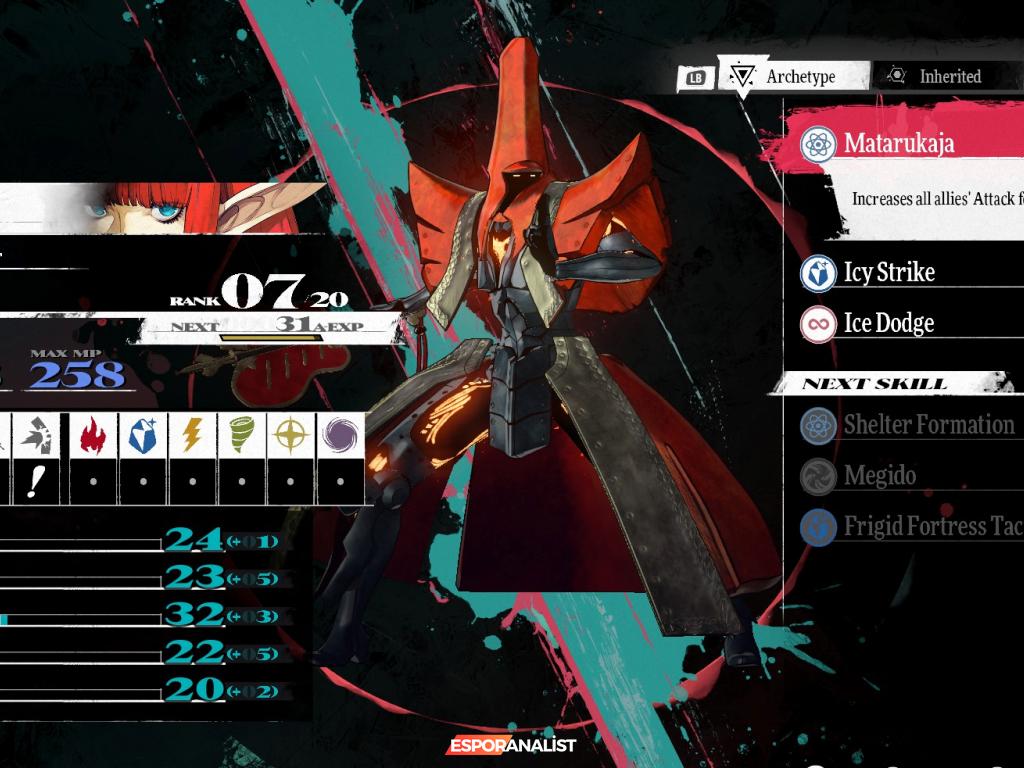Select the Ice Dodge skill
This screenshot has height=768, width=1024.
tap(888, 323)
